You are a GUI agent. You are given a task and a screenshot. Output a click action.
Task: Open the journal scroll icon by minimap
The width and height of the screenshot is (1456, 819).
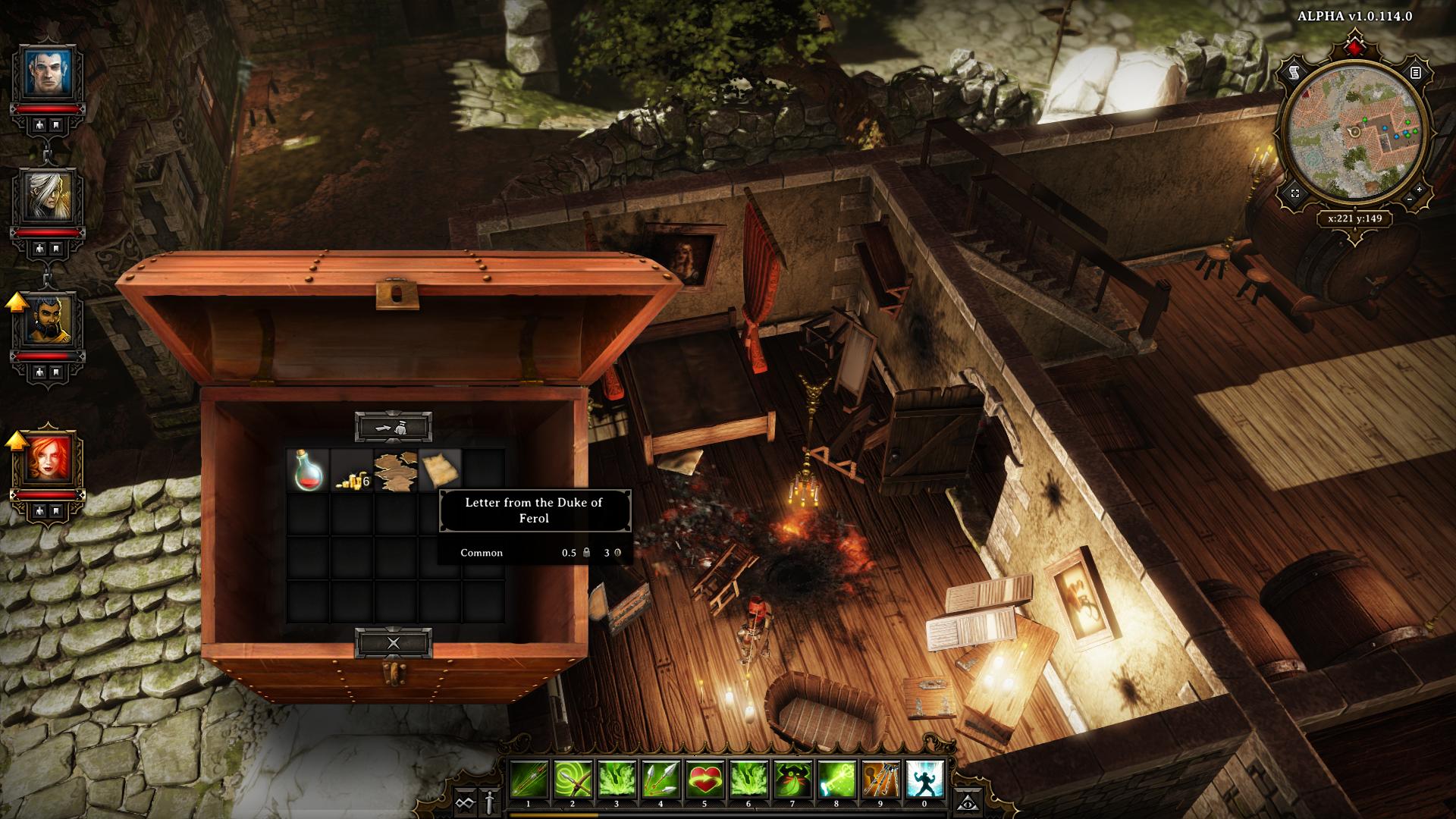point(1295,73)
